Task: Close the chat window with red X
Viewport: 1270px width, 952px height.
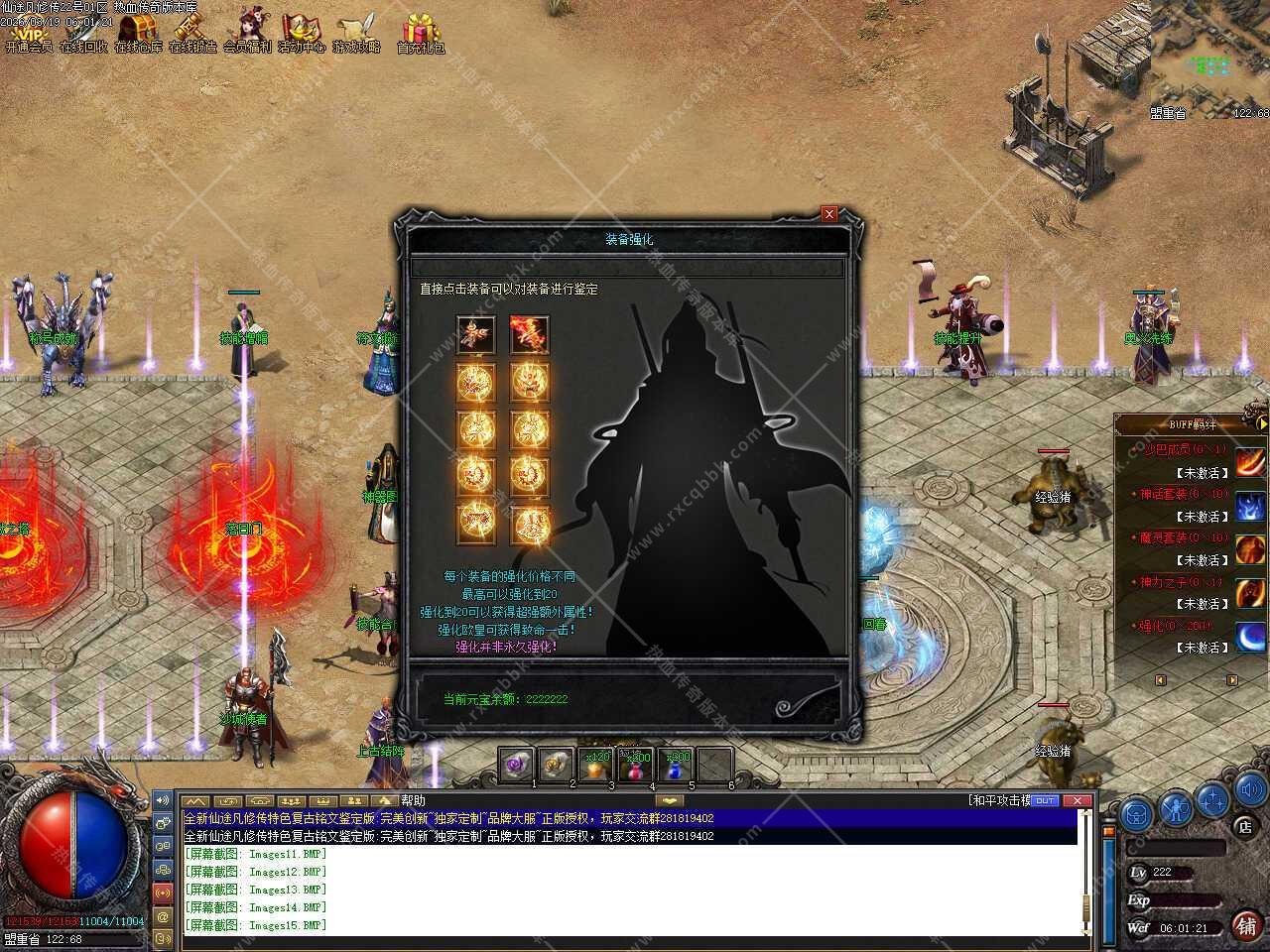Action: (x=1077, y=800)
